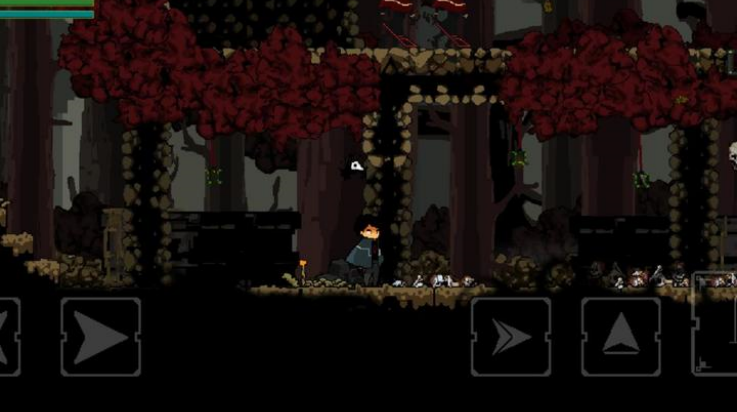The image size is (737, 412).
Task: Activate the double-arrow dash button
Action: pyautogui.click(x=510, y=337)
